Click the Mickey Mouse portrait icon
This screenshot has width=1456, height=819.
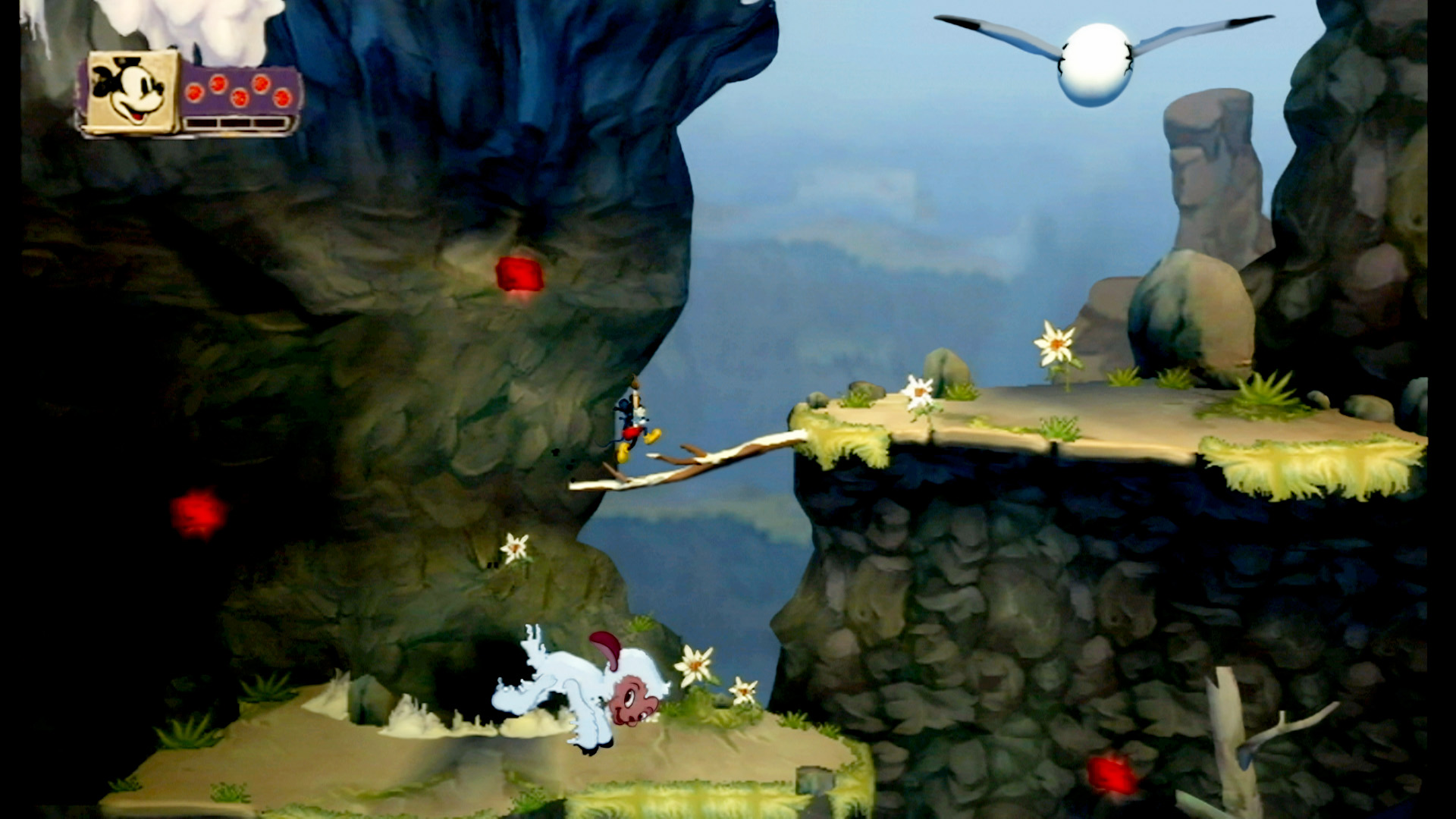[x=132, y=91]
